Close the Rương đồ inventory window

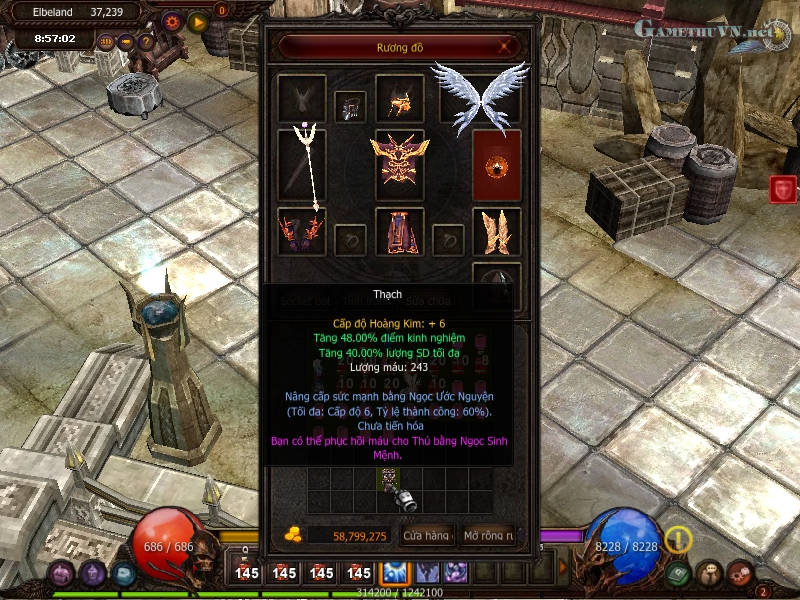point(507,46)
